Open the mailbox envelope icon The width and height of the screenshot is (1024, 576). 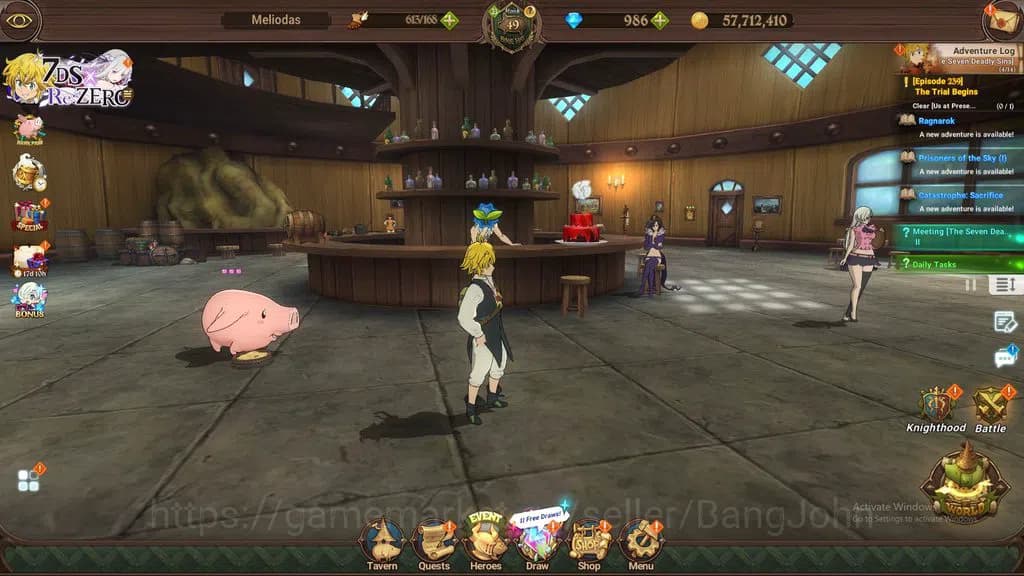(1002, 19)
